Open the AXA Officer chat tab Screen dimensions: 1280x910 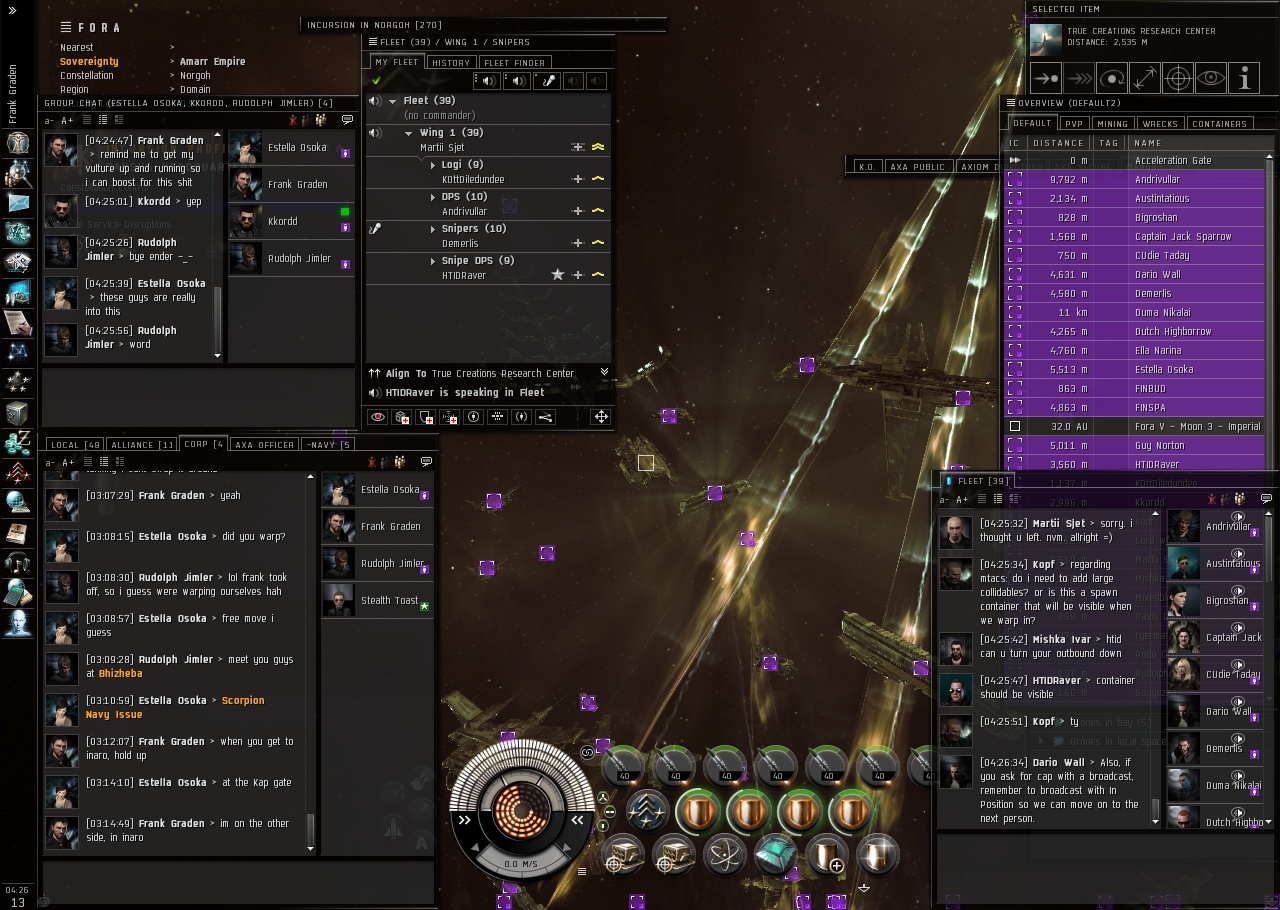pyautogui.click(x=264, y=445)
